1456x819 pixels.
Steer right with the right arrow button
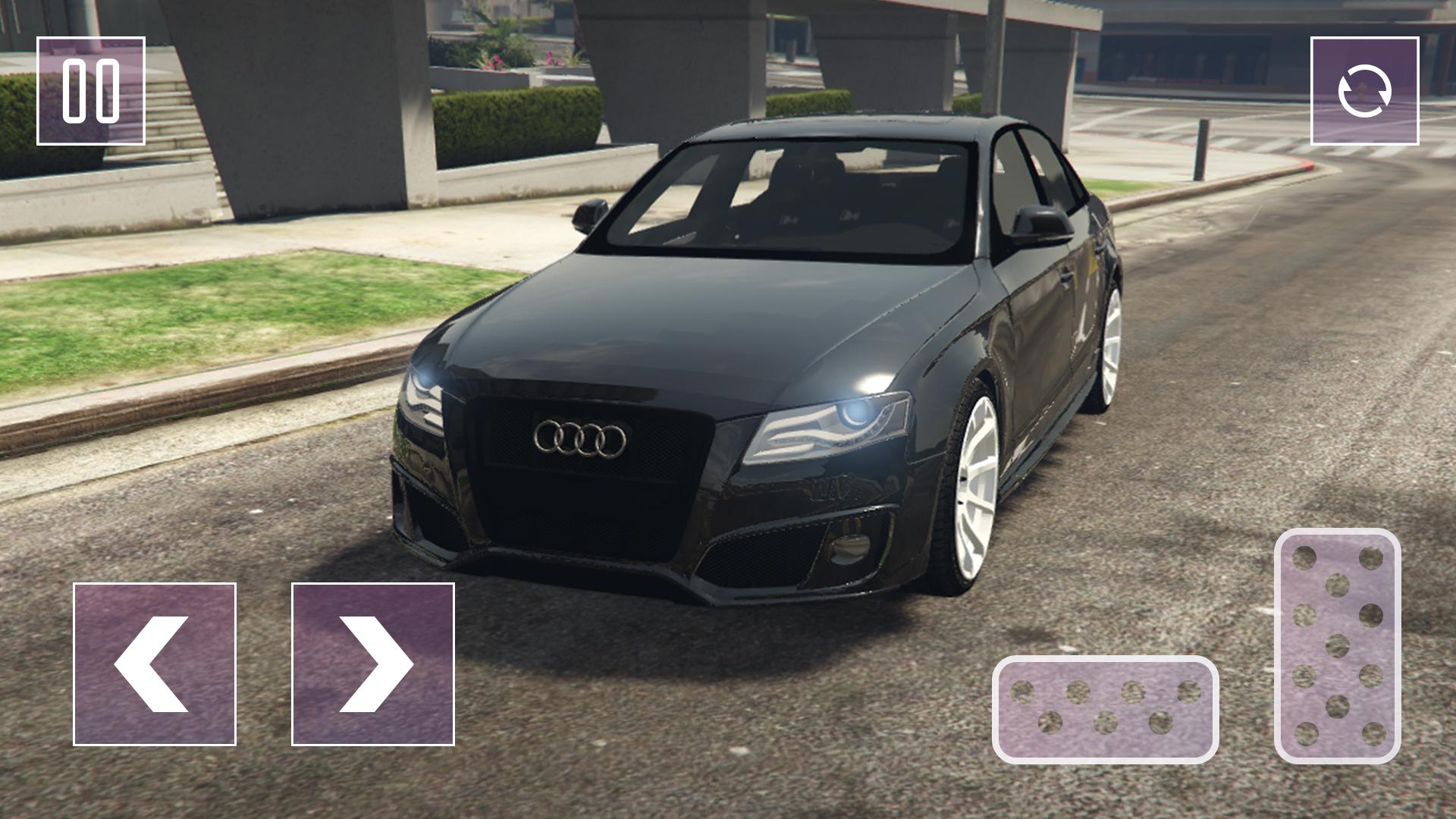click(x=373, y=664)
